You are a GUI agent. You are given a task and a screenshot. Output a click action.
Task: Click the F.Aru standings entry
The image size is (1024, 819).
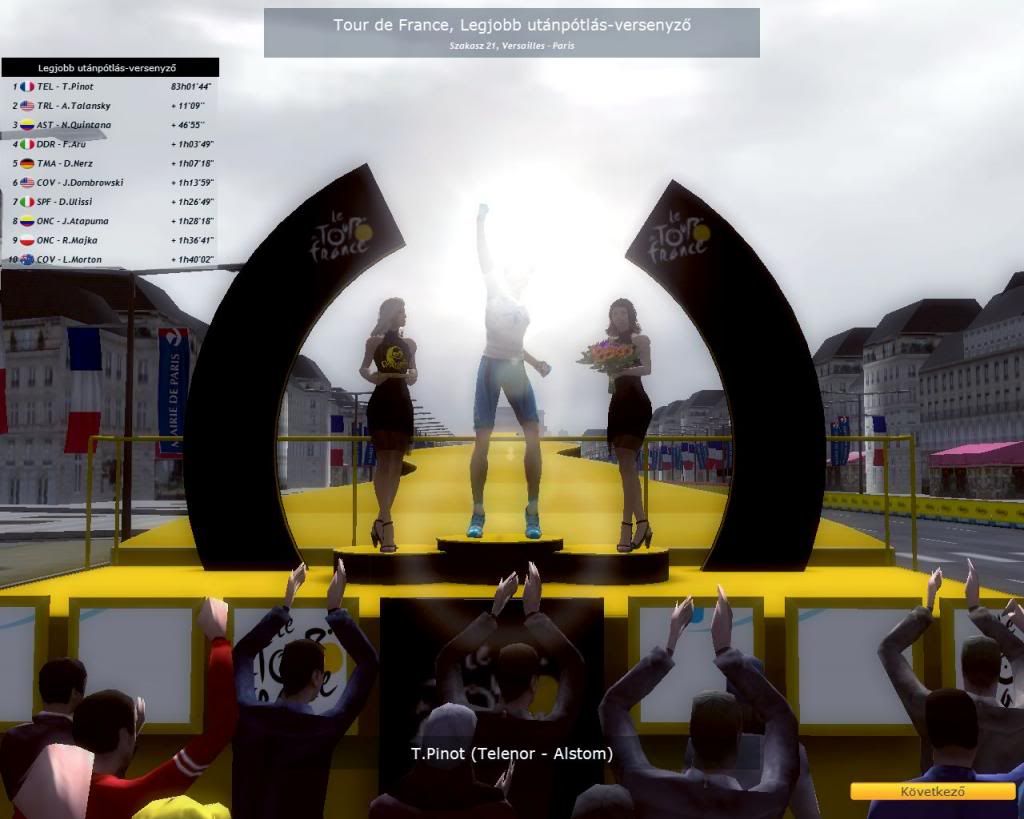coord(110,145)
